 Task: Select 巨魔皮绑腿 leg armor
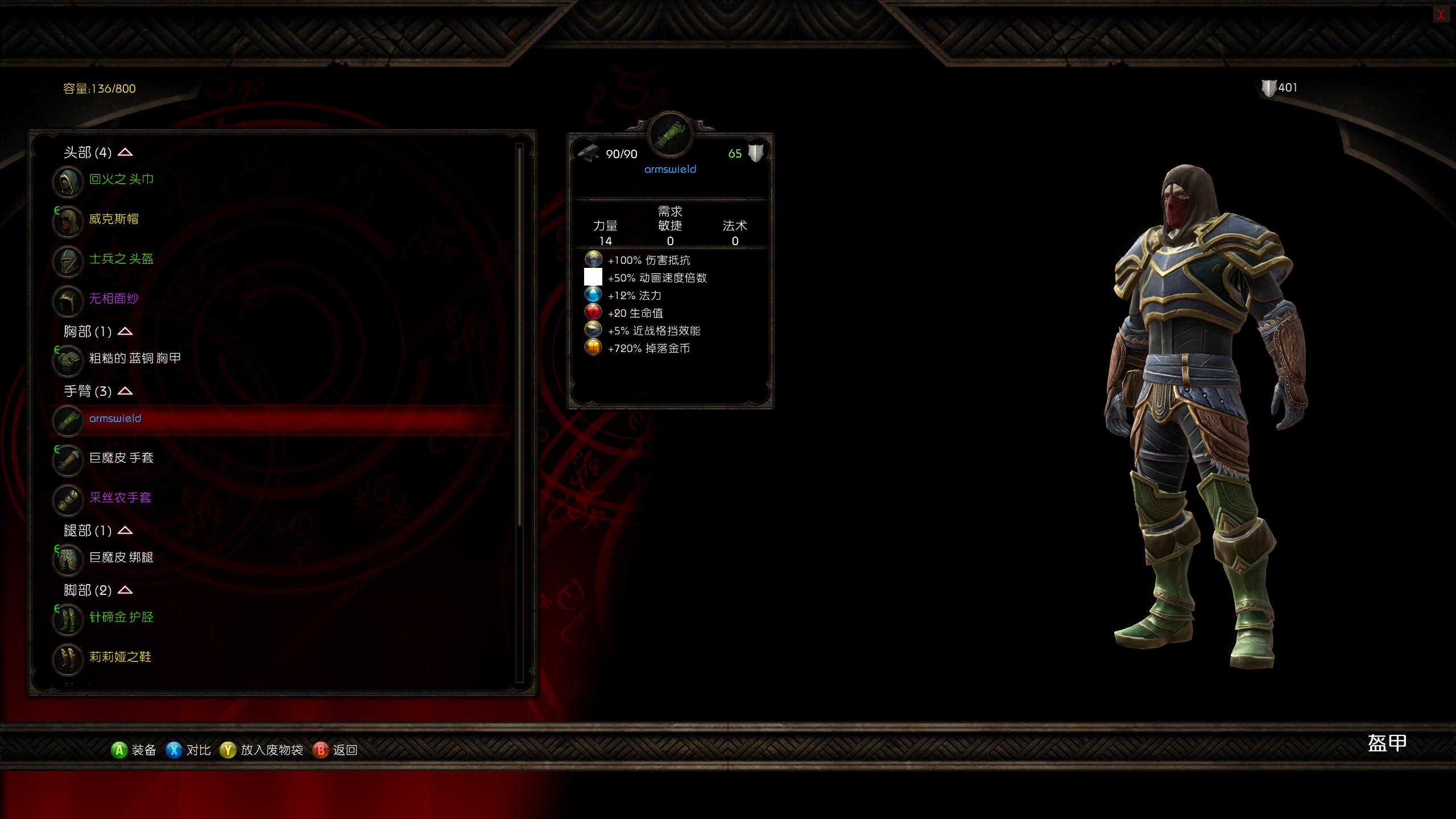click(121, 558)
